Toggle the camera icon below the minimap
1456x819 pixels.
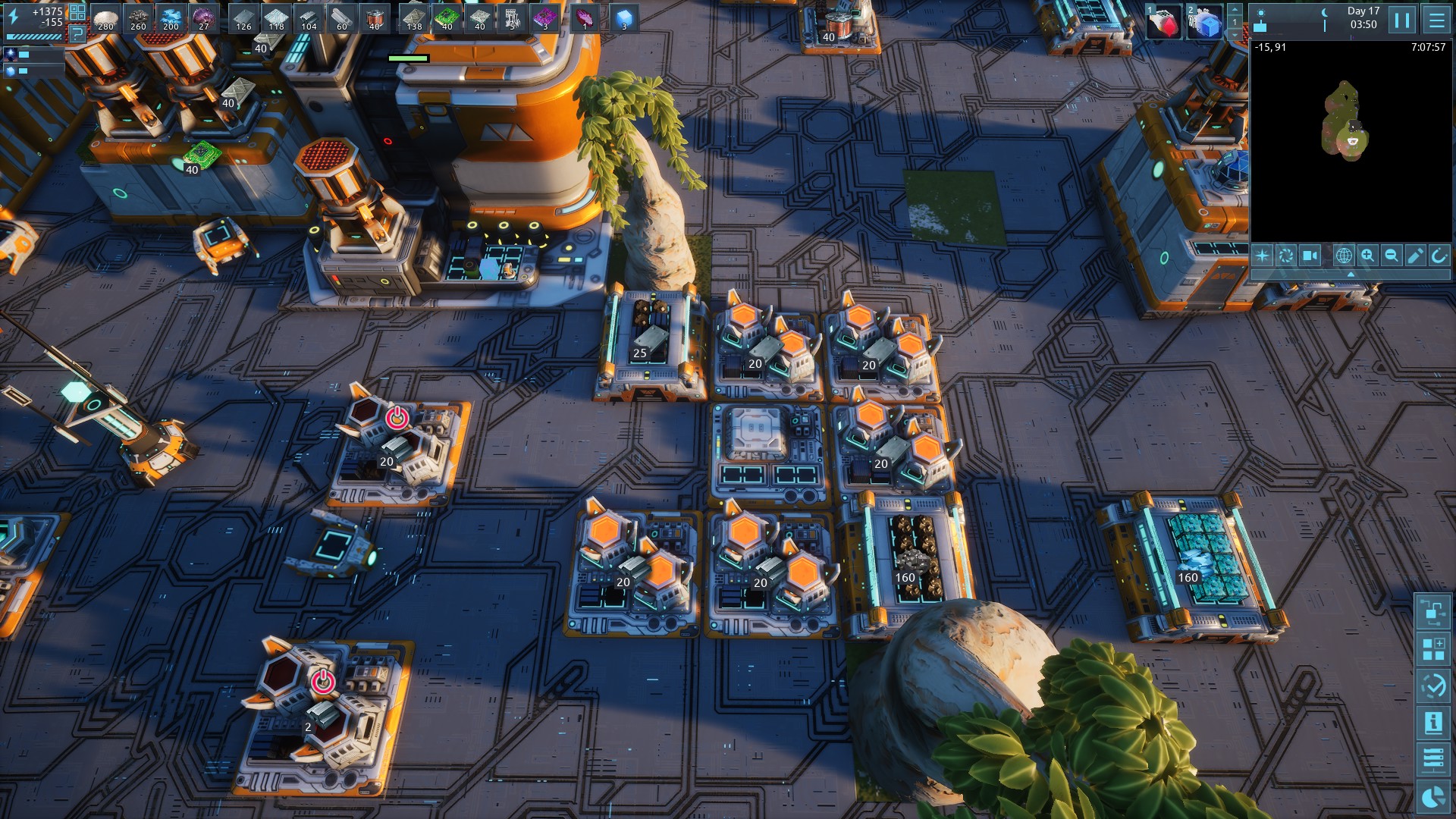click(1310, 256)
